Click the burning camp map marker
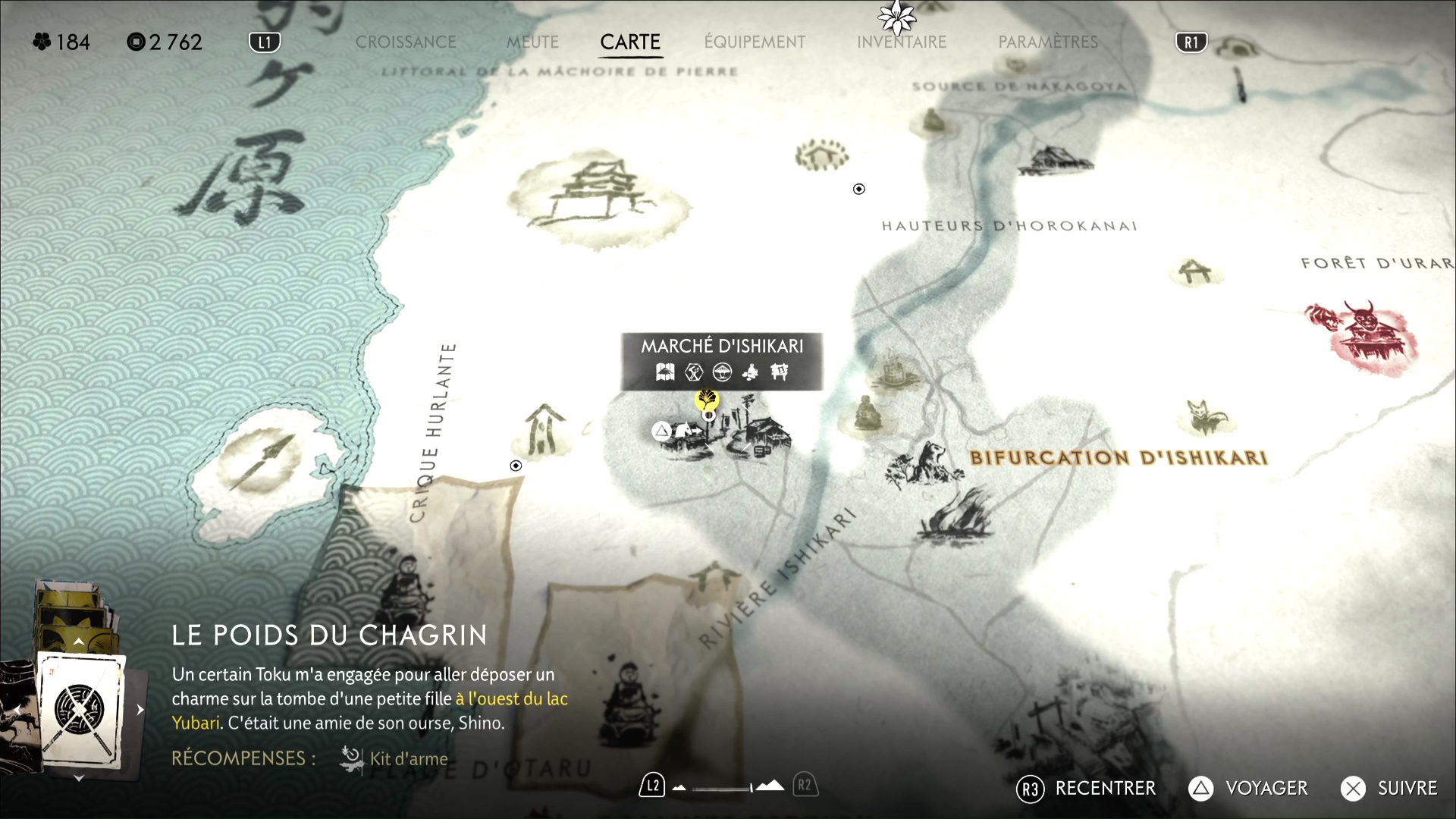 pos(957,516)
